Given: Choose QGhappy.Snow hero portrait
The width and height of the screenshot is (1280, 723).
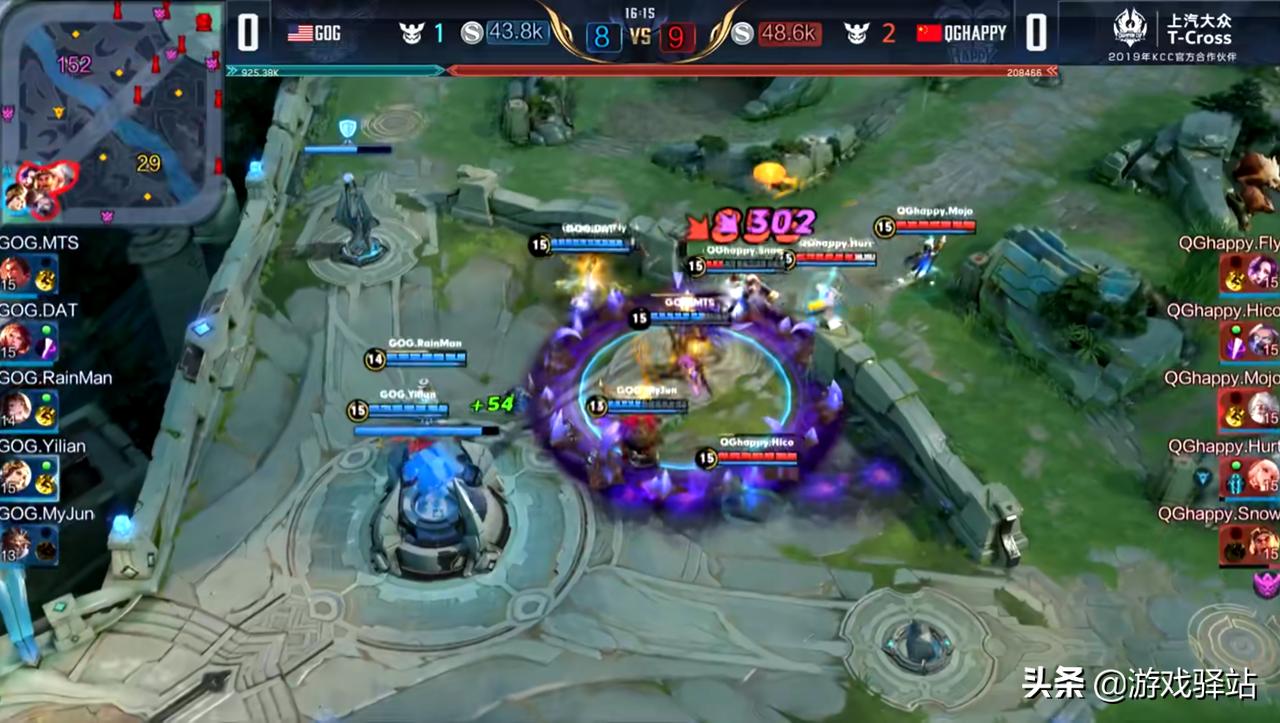Looking at the screenshot, I should pyautogui.click(x=1262, y=545).
